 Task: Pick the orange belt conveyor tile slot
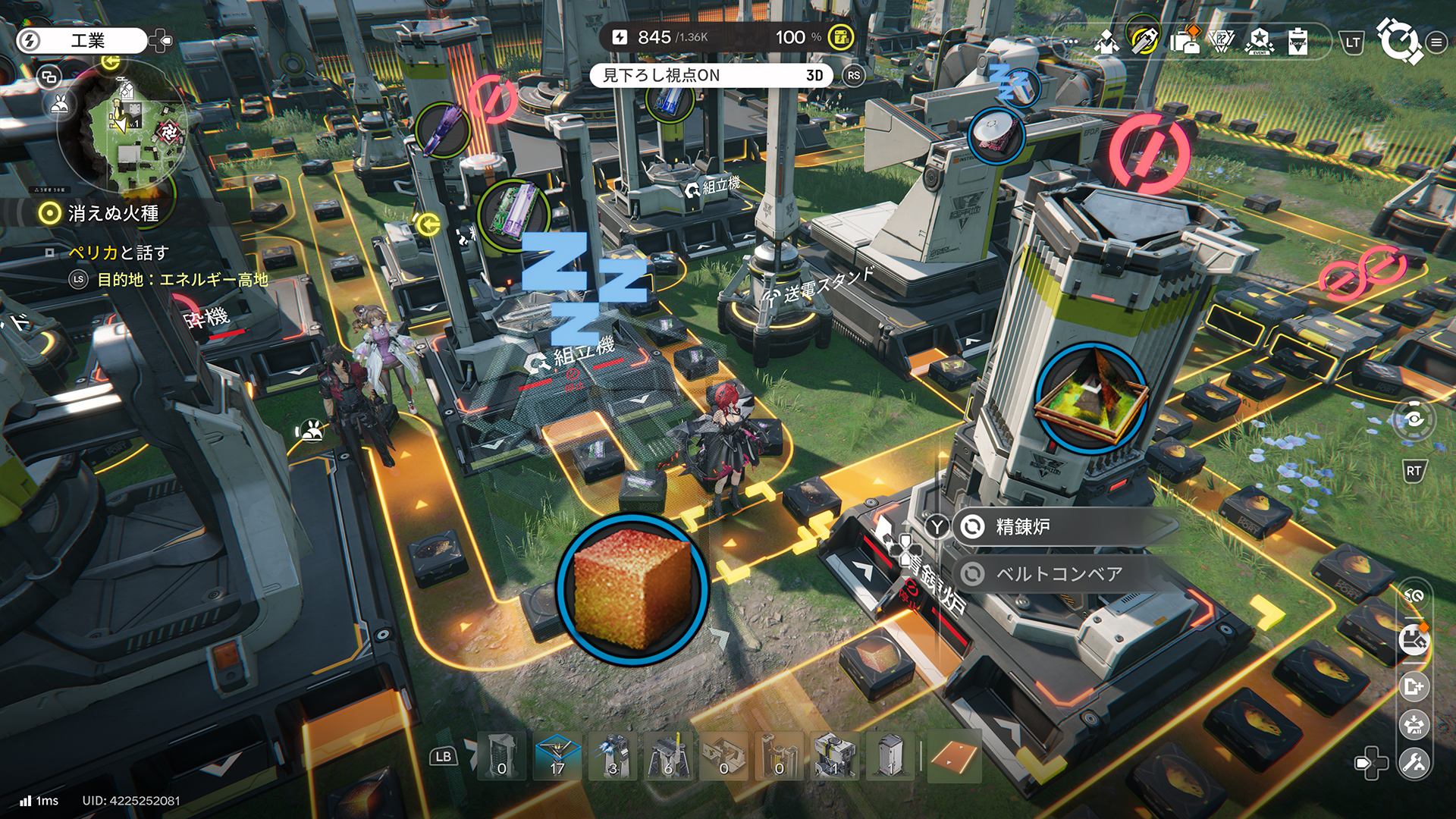953,757
